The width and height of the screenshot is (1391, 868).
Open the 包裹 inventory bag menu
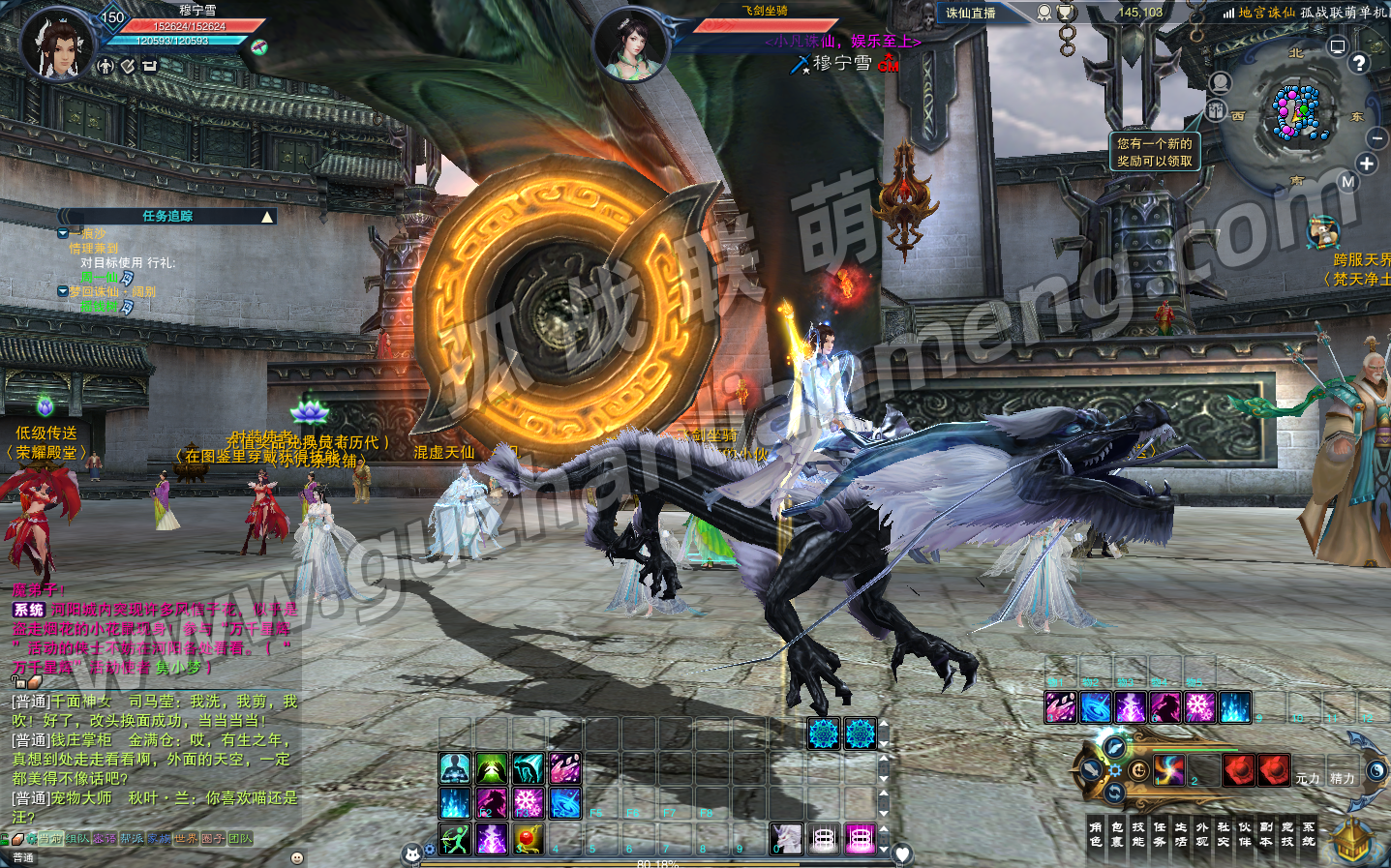(x=1117, y=834)
